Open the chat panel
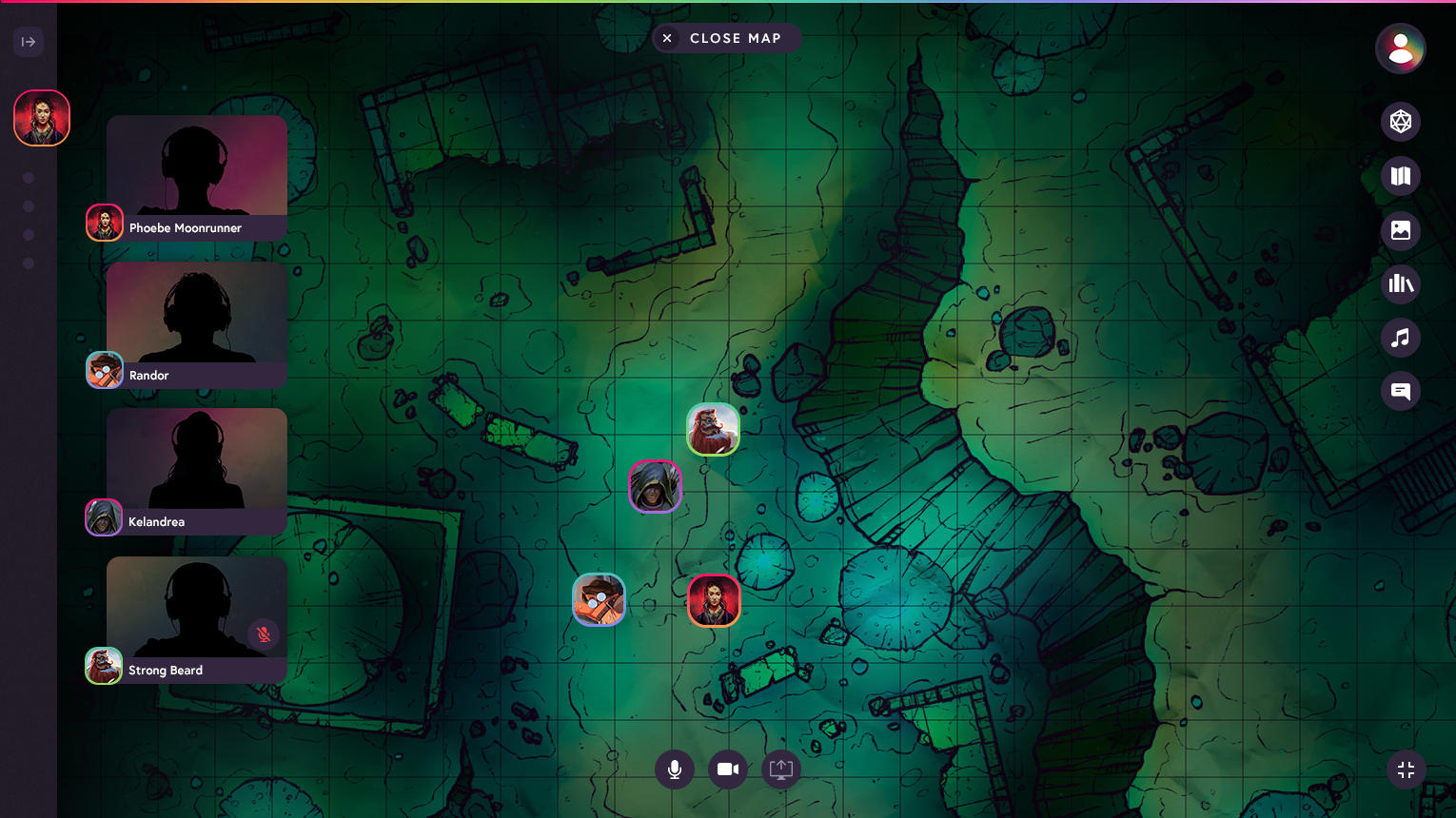The height and width of the screenshot is (818, 1456). 1400,391
